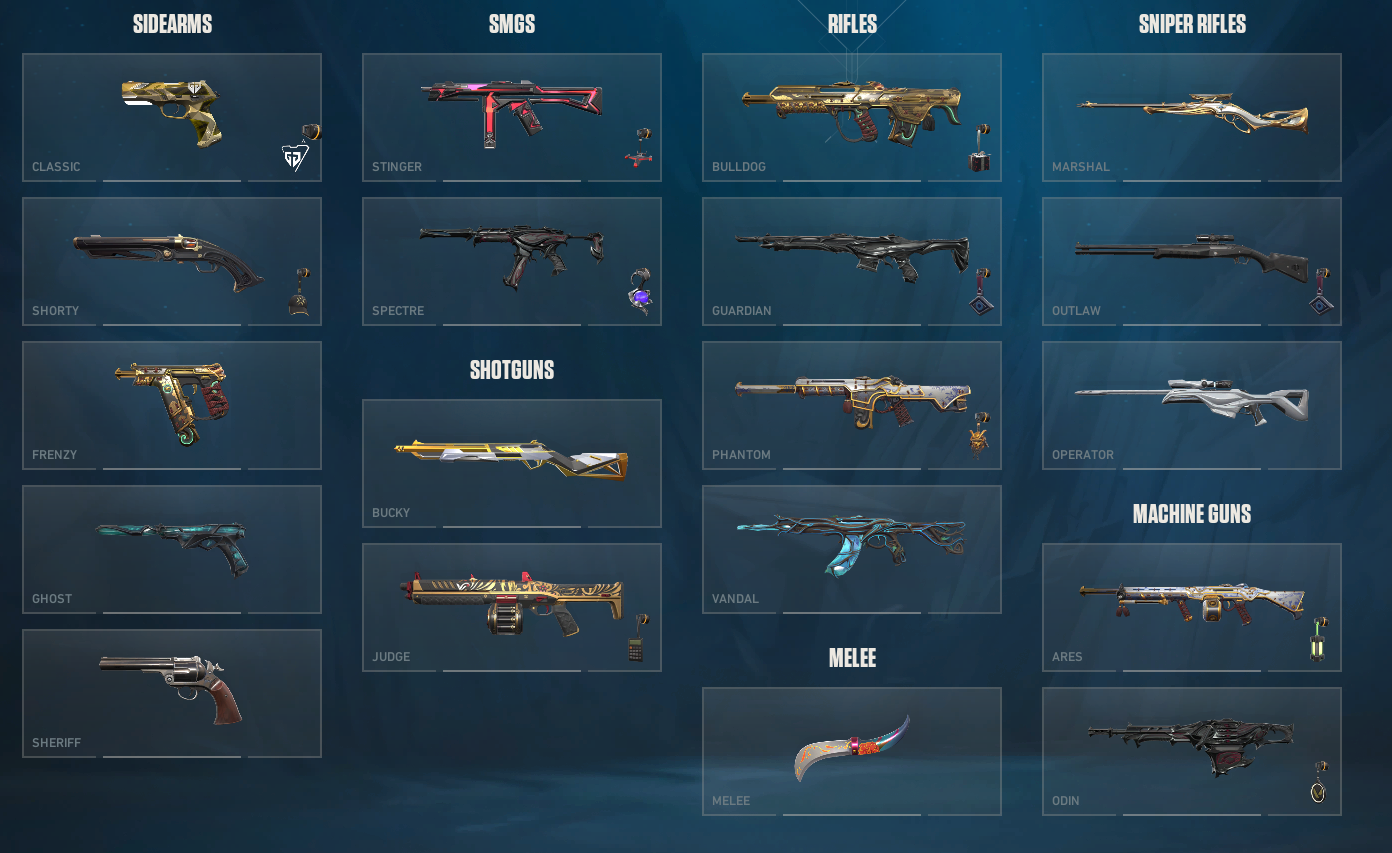Choose the Odin machine gun tile
This screenshot has height=853, width=1392.
[1192, 751]
